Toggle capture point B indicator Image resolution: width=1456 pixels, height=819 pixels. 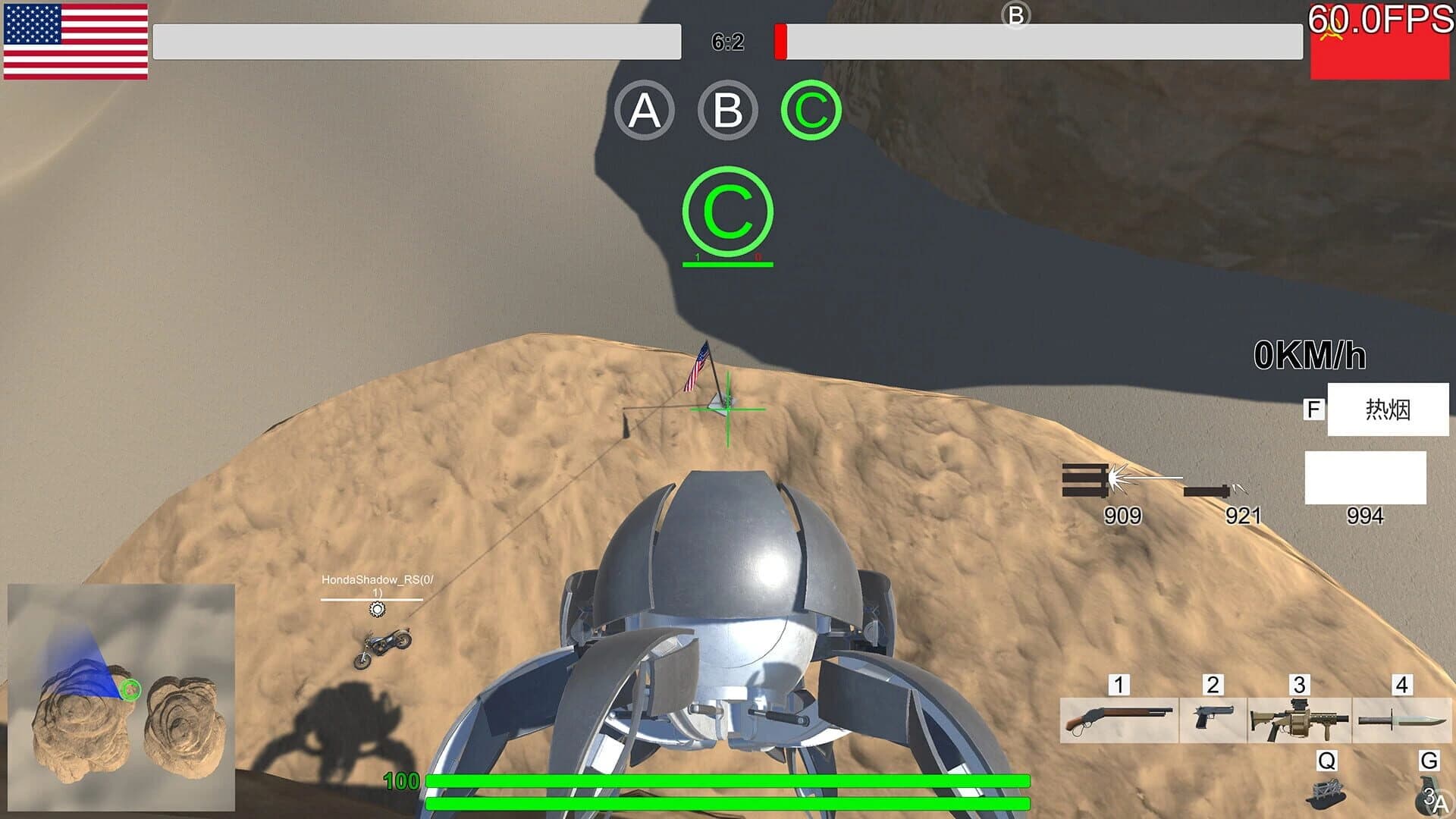coord(726,111)
